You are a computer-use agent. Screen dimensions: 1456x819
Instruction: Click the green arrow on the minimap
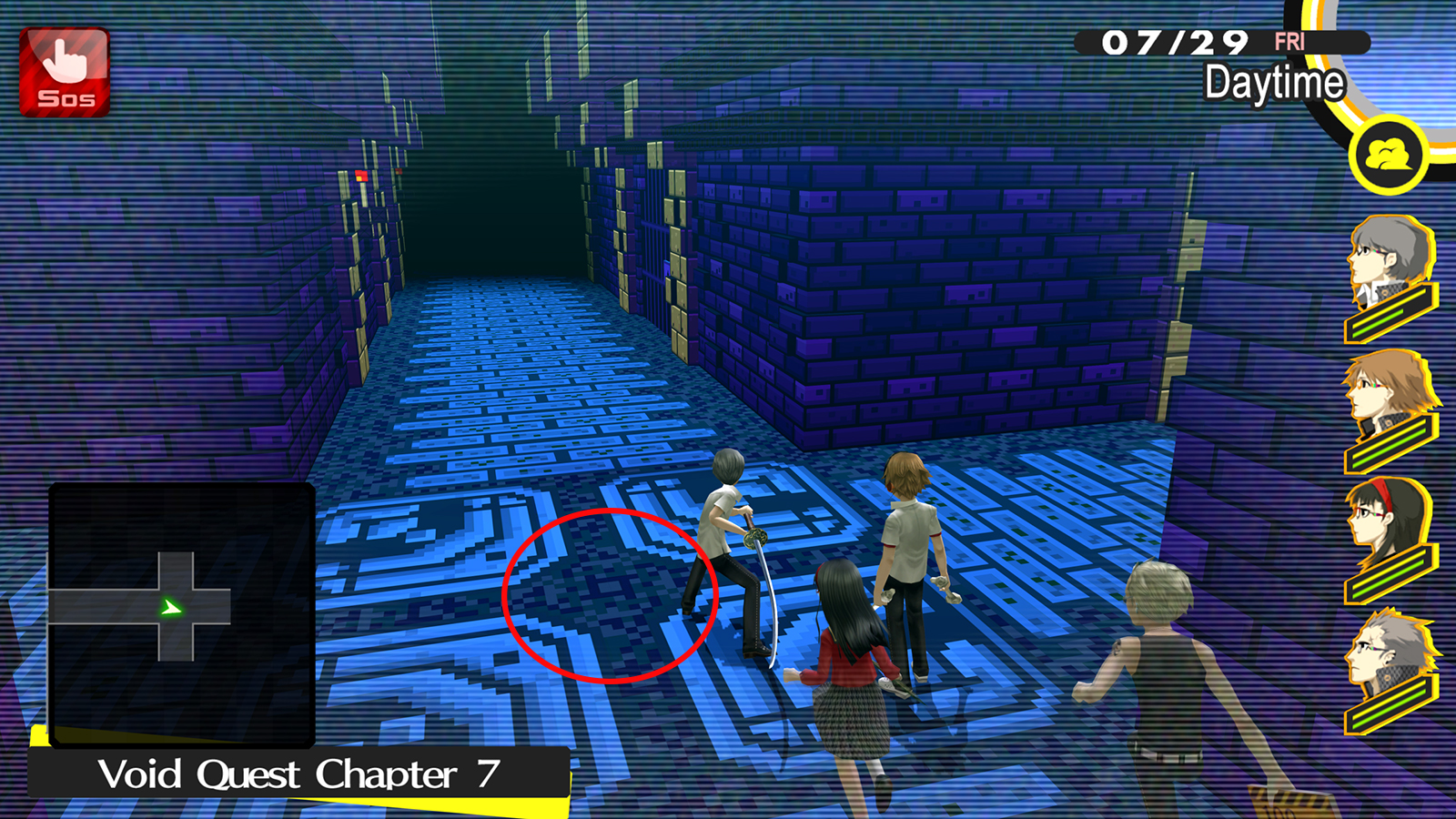(x=168, y=610)
